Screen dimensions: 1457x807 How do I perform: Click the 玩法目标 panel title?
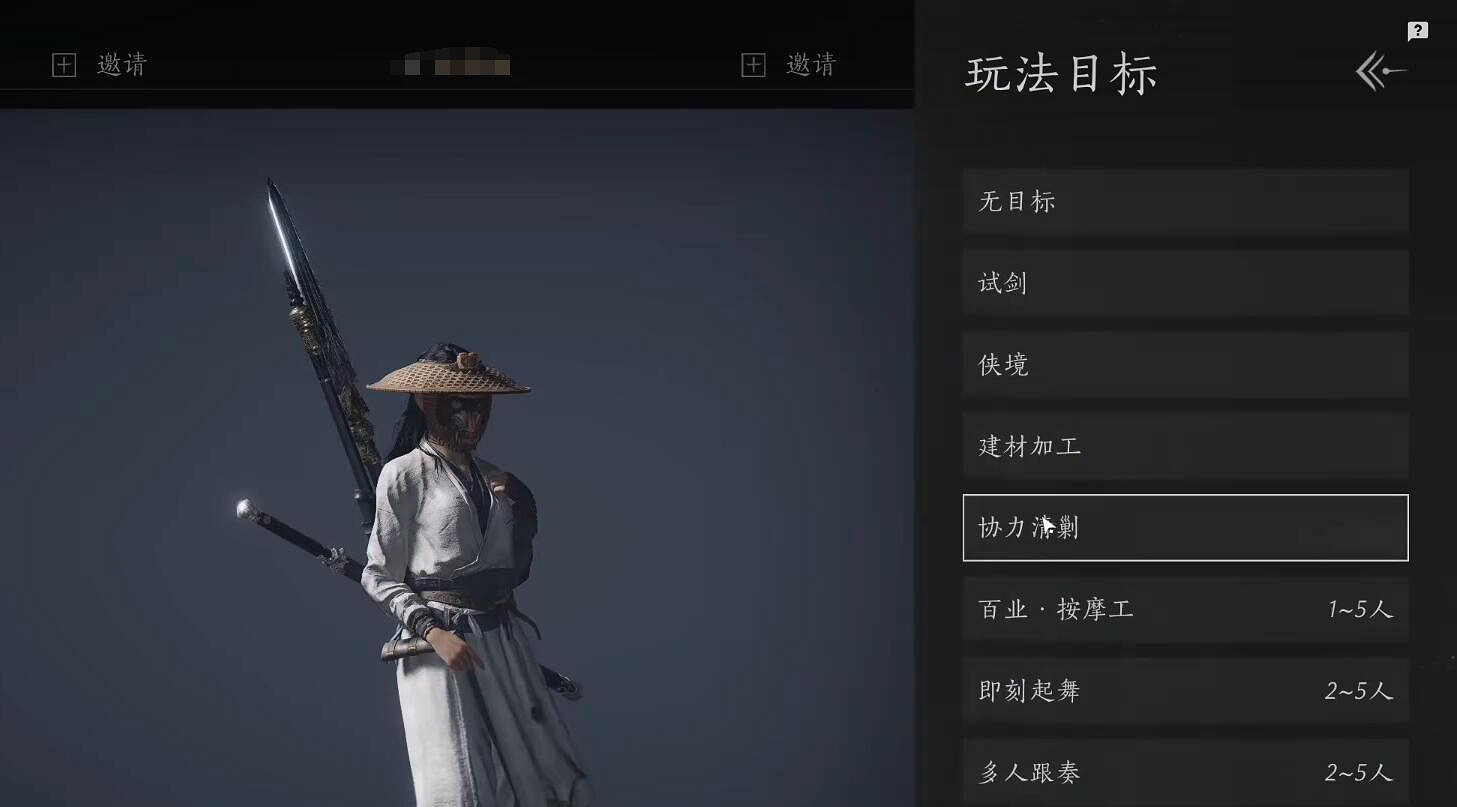[x=1063, y=73]
